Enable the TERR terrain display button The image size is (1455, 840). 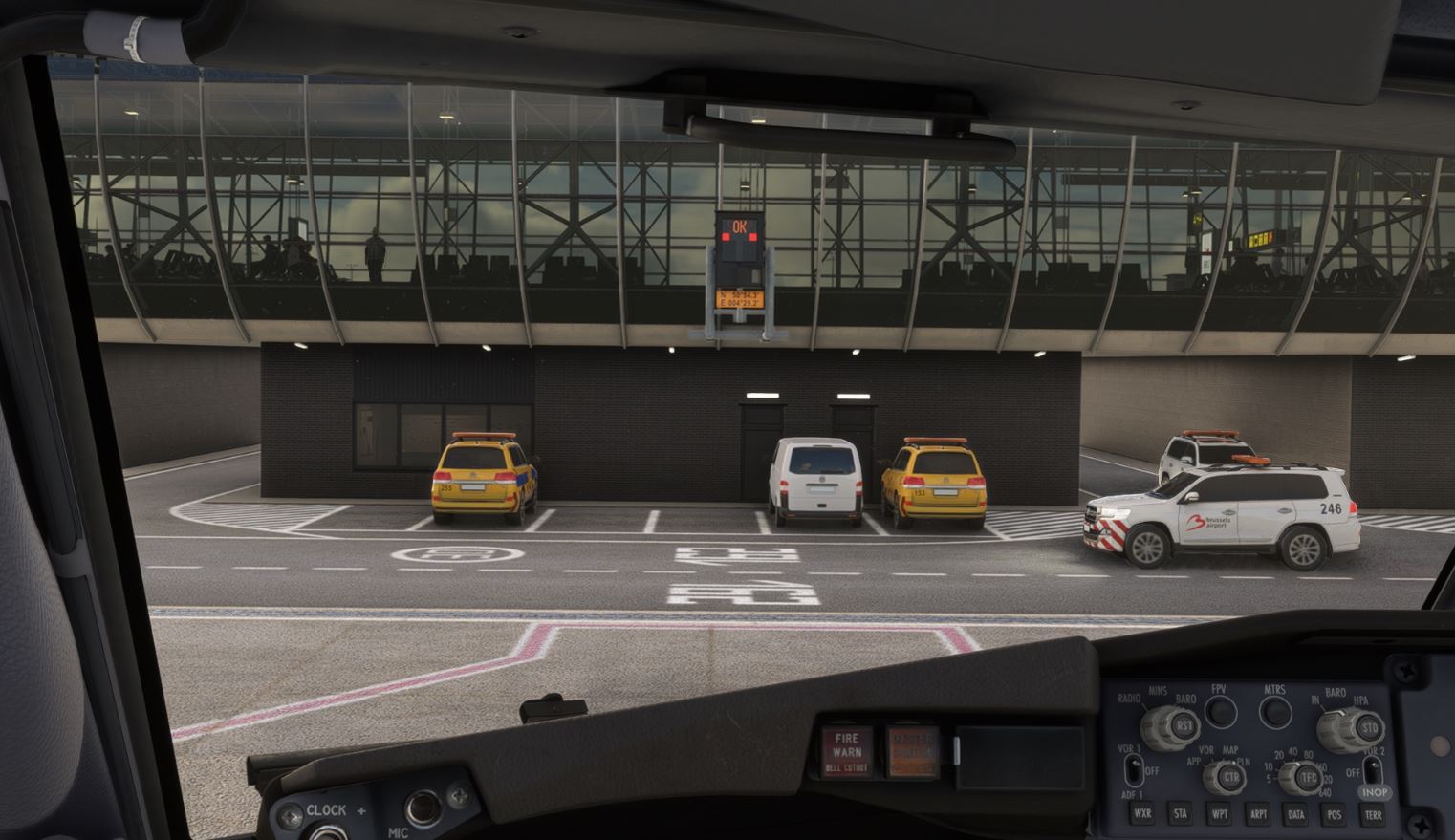1373,815
